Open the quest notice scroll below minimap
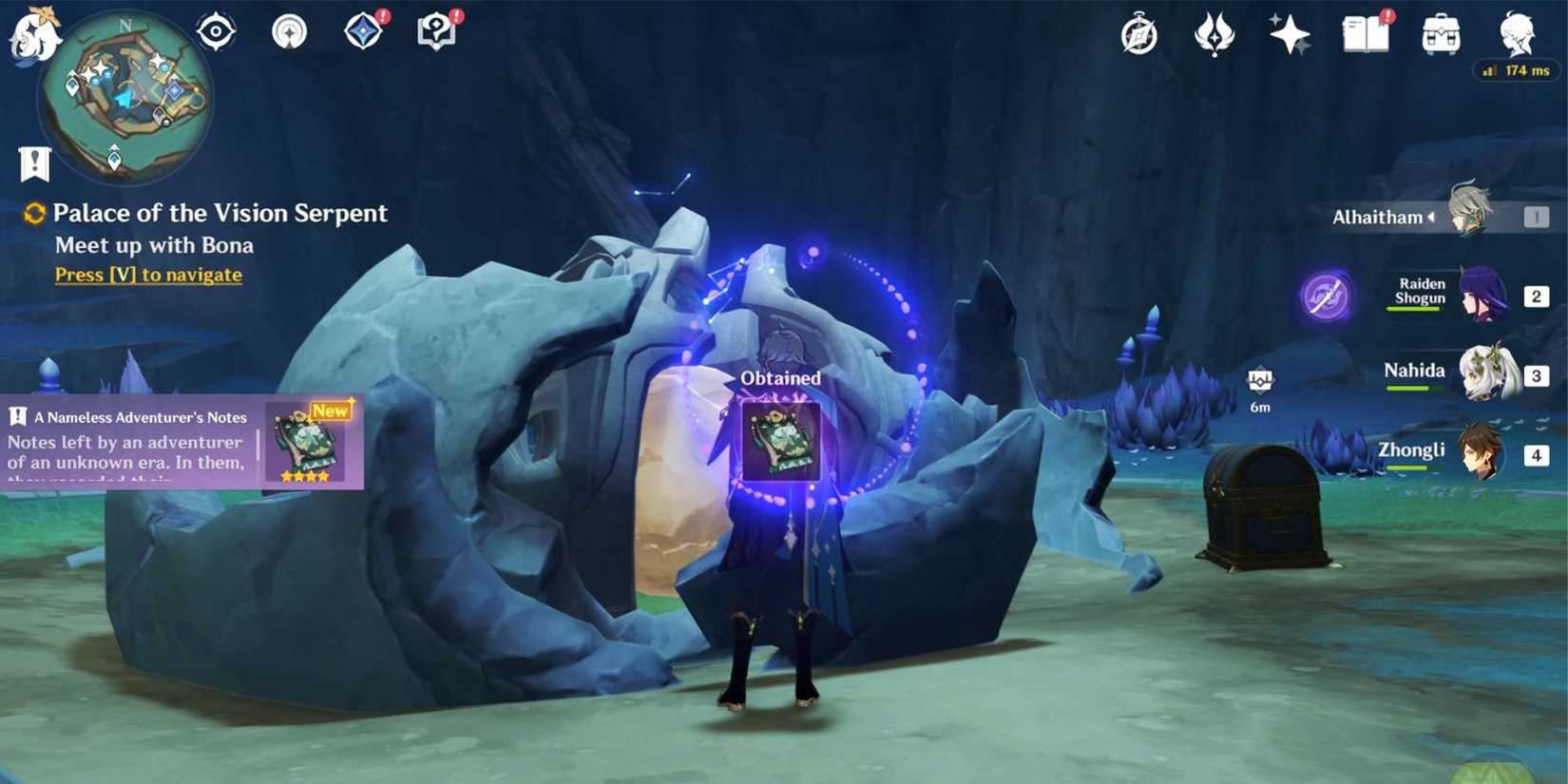The image size is (1568, 784). pos(33,162)
